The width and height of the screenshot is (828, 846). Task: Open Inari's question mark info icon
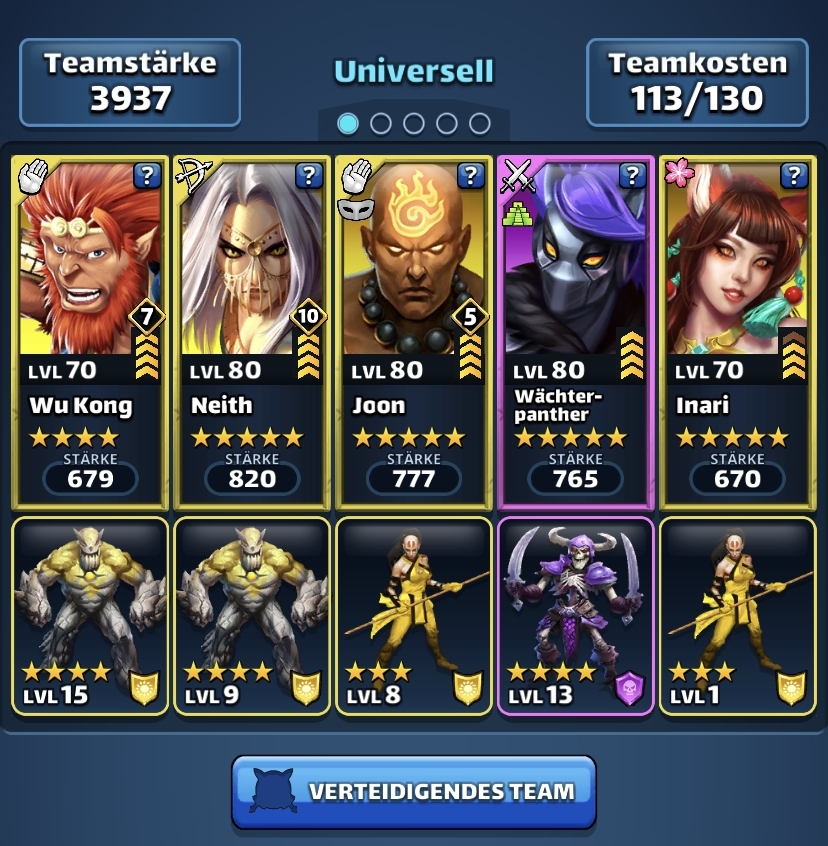tap(794, 177)
